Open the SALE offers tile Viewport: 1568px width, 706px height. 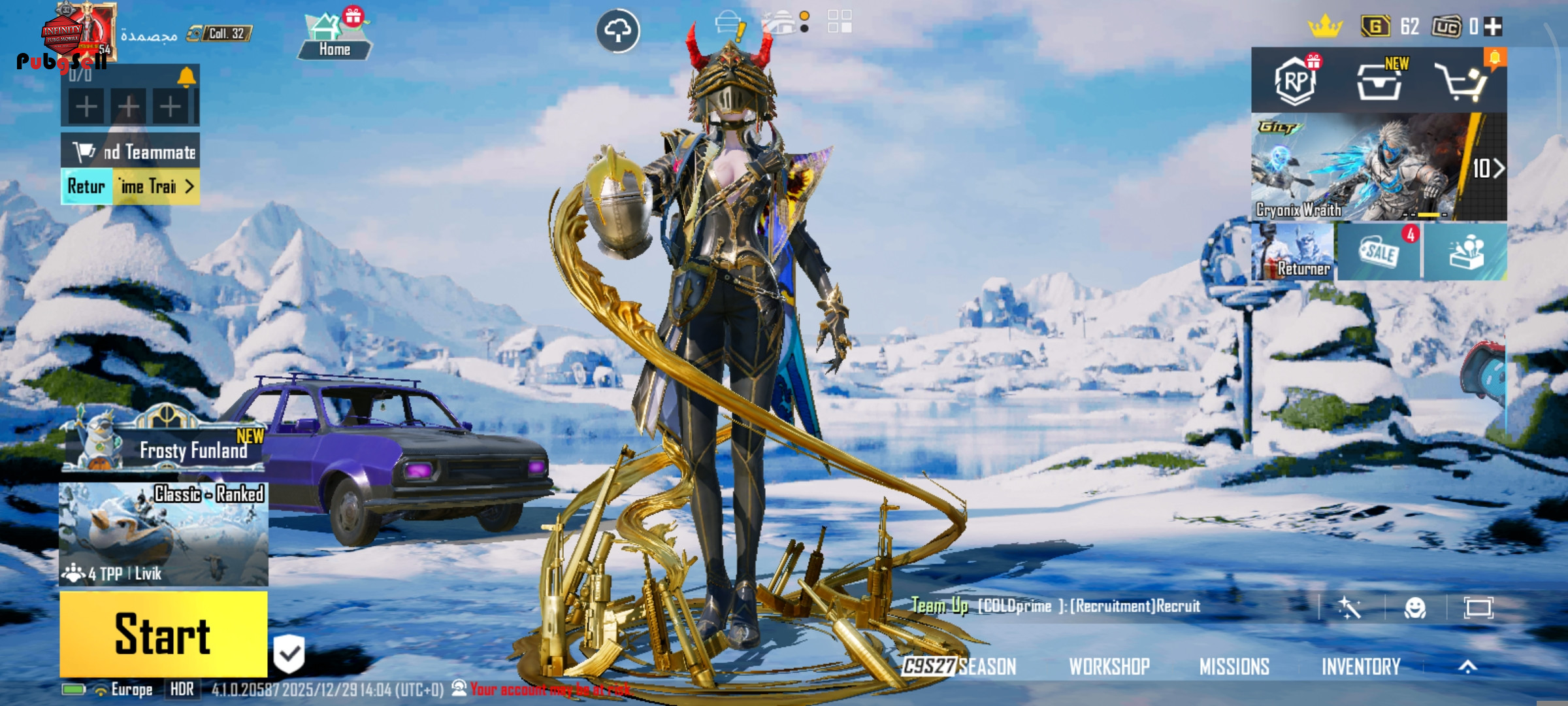pyautogui.click(x=1379, y=252)
